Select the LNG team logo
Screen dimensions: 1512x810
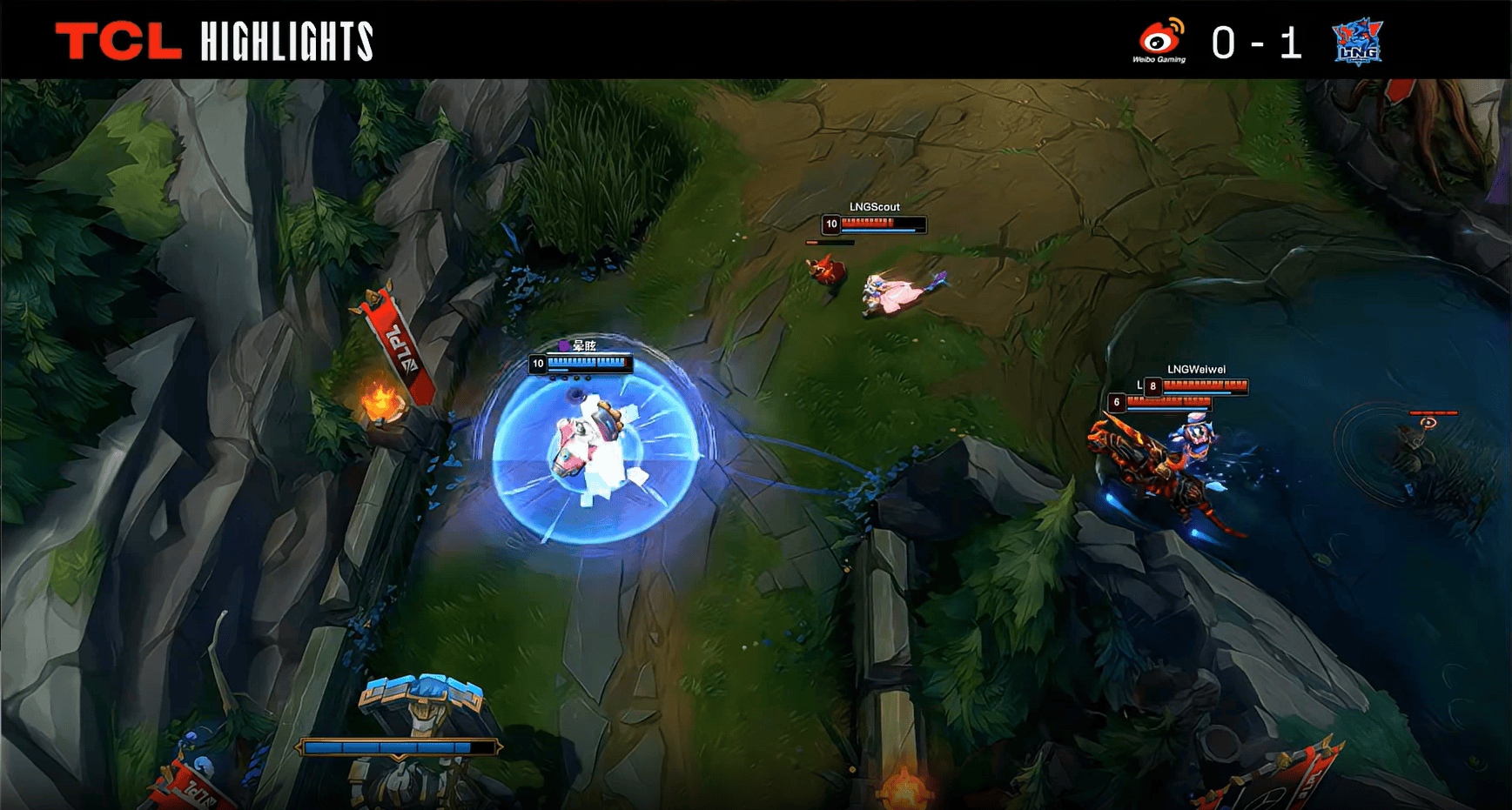pyautogui.click(x=1358, y=42)
